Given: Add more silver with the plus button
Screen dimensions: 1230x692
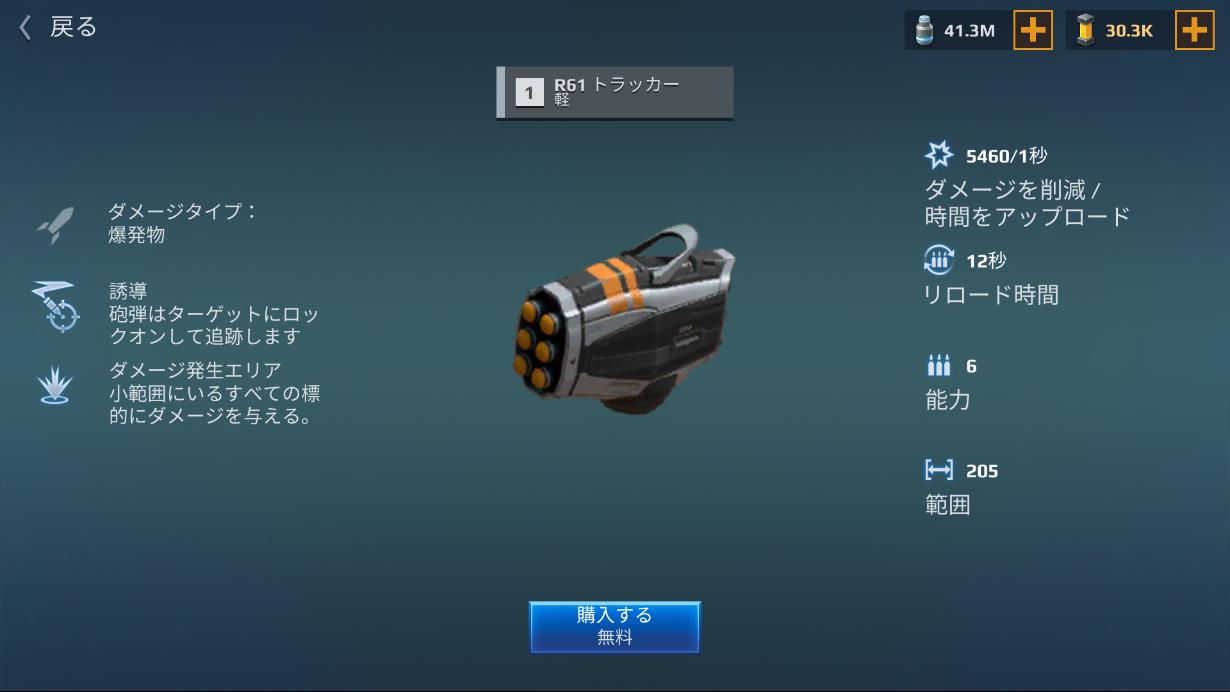Looking at the screenshot, I should (x=1033, y=31).
